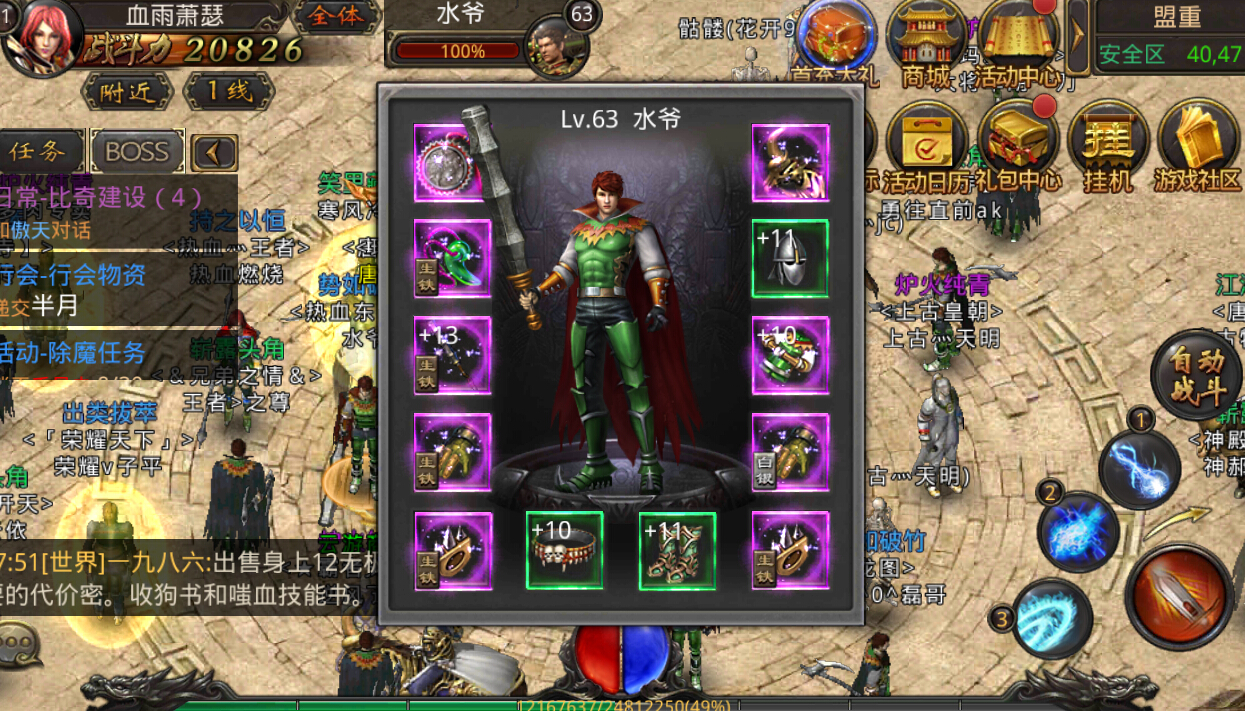Open own character portrait
Image resolution: width=1245 pixels, height=711 pixels.
pyautogui.click(x=40, y=37)
